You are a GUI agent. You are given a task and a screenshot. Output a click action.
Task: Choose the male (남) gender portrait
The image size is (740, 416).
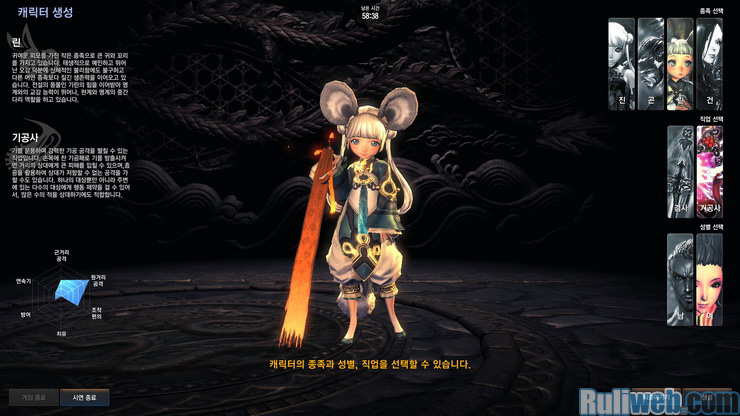[x=680, y=279]
